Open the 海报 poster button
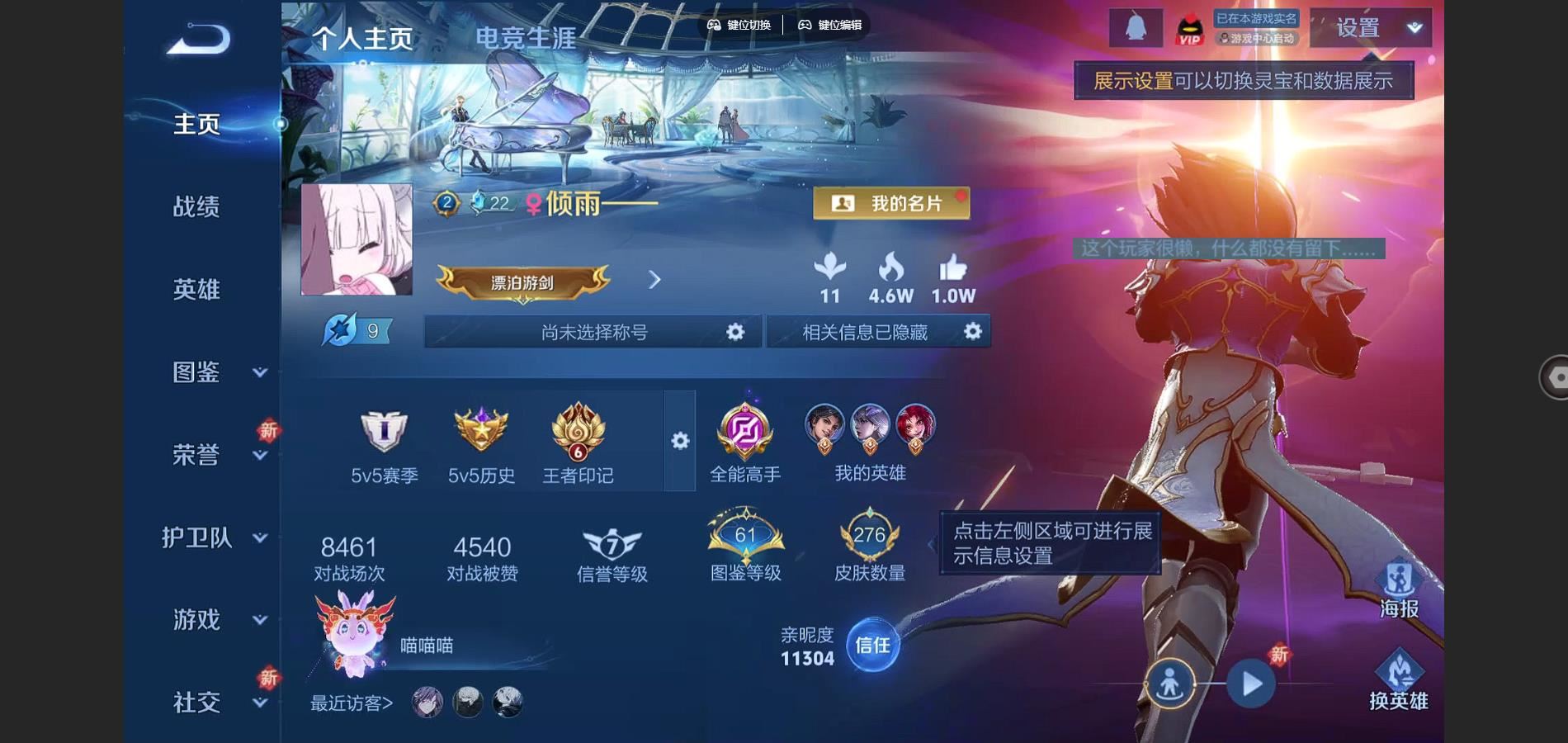The width and height of the screenshot is (1568, 743). [x=1398, y=589]
